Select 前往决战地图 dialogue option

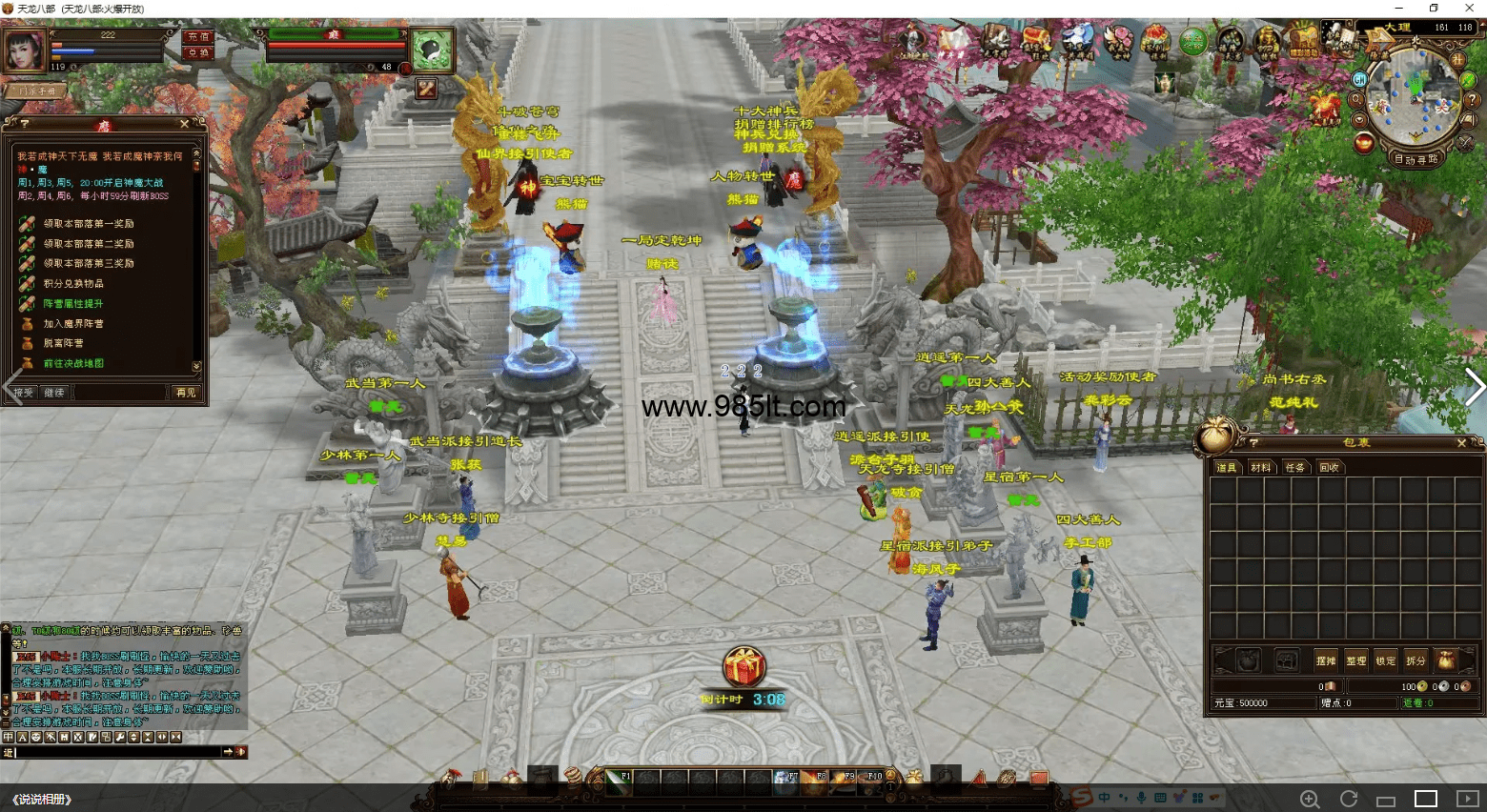click(73, 364)
